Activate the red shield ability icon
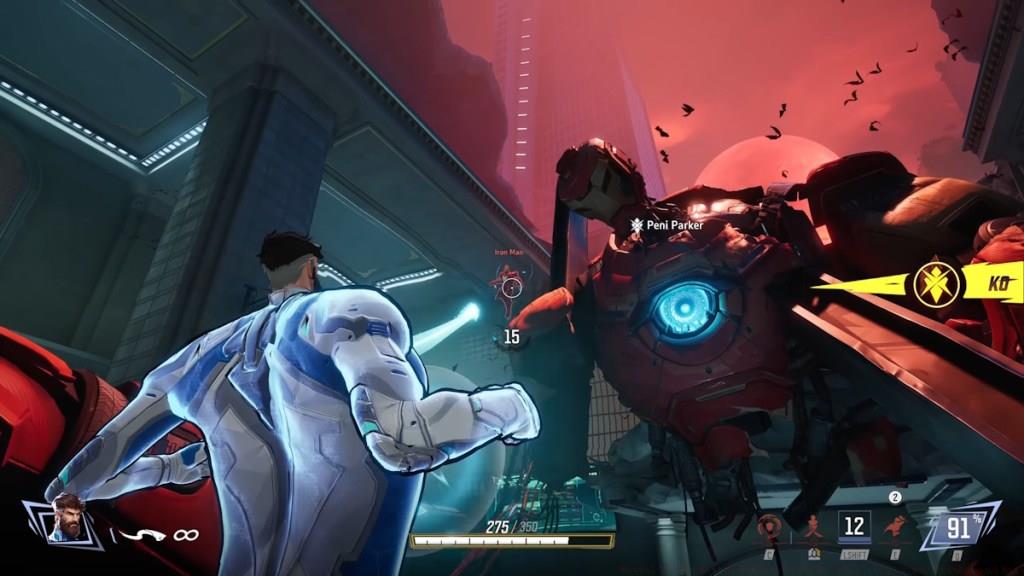This screenshot has height=576, width=1024. [x=770, y=526]
